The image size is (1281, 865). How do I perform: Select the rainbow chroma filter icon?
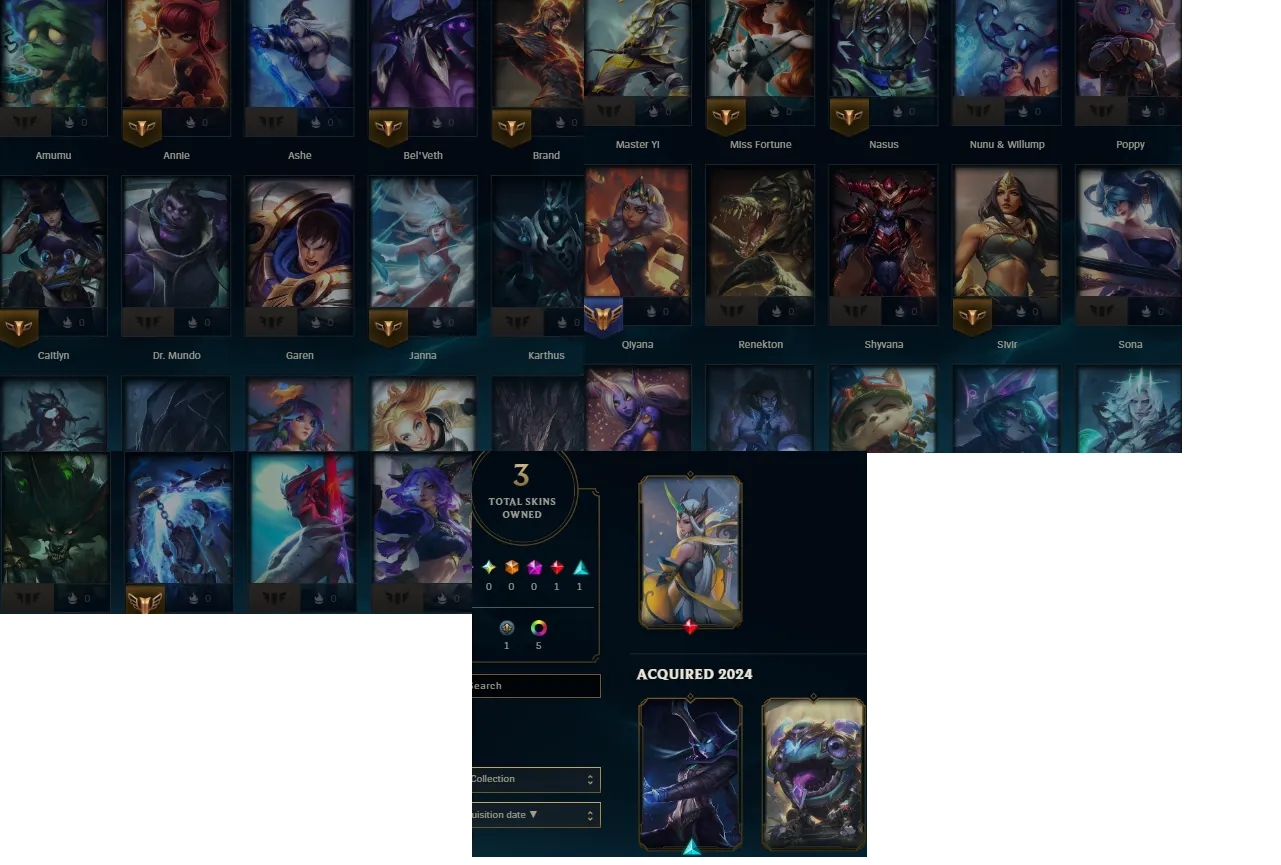(x=538, y=628)
